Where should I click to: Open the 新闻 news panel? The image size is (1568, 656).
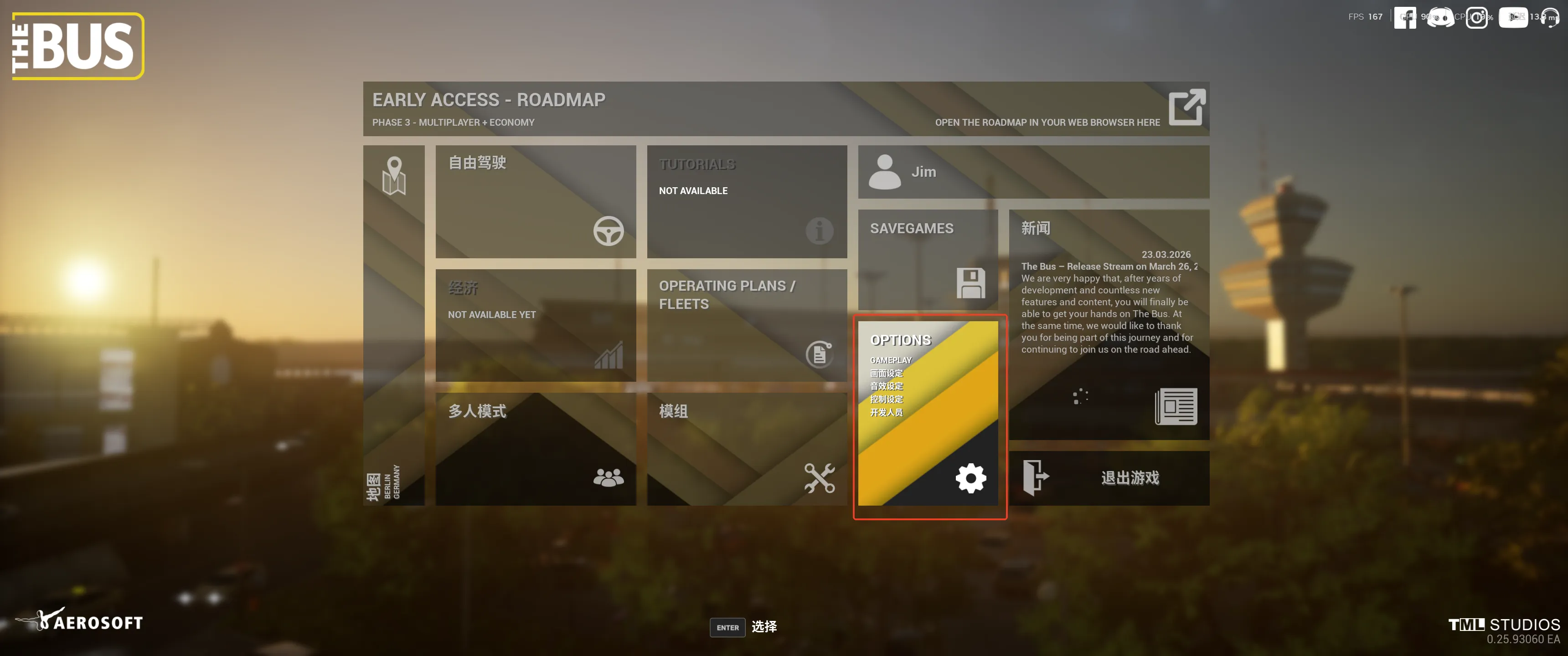pyautogui.click(x=1109, y=324)
